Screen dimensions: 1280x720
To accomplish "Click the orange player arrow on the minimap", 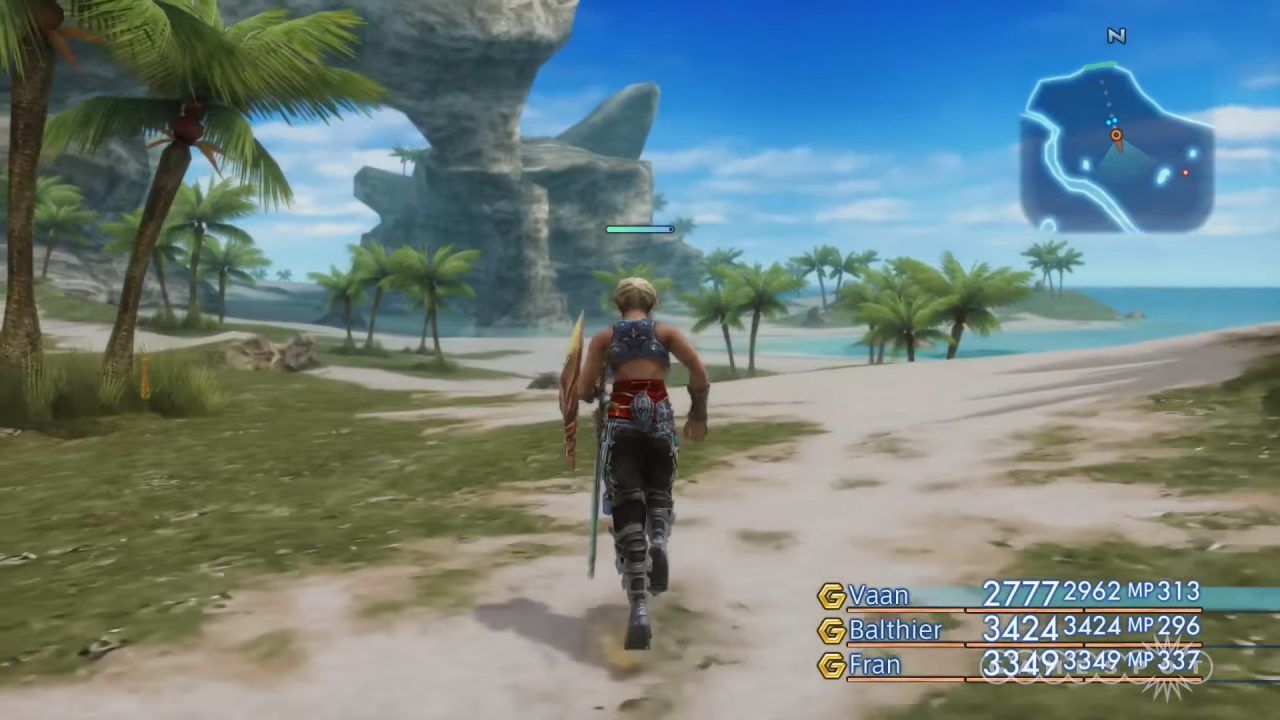I will (x=1117, y=135).
